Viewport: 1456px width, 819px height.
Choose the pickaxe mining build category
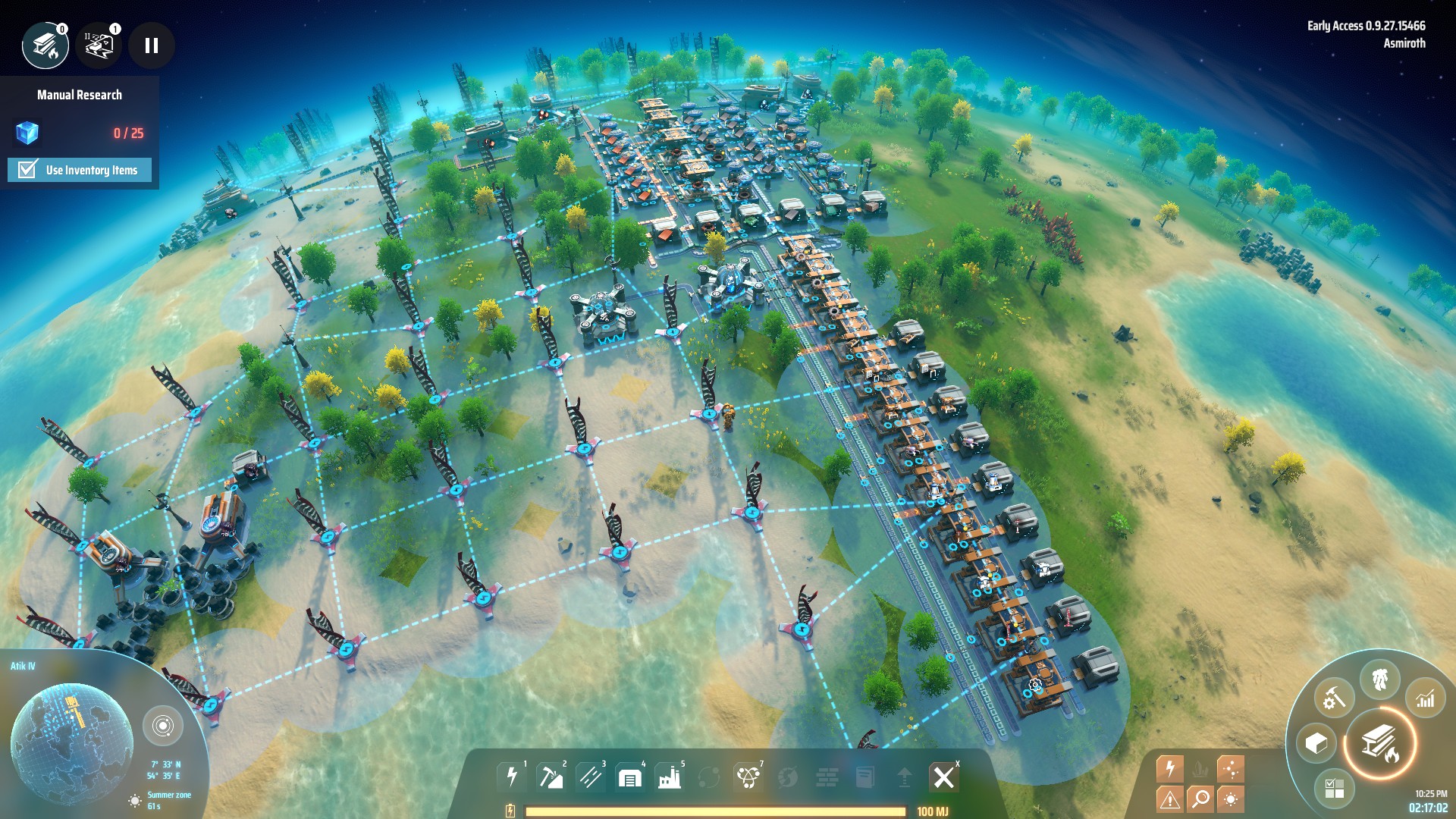[551, 777]
